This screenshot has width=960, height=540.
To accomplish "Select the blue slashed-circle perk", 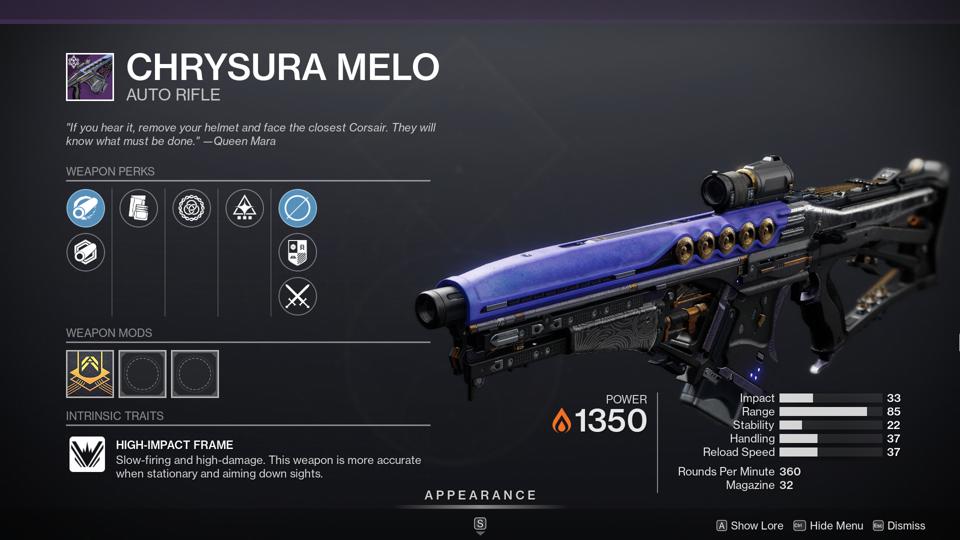I will (297, 209).
